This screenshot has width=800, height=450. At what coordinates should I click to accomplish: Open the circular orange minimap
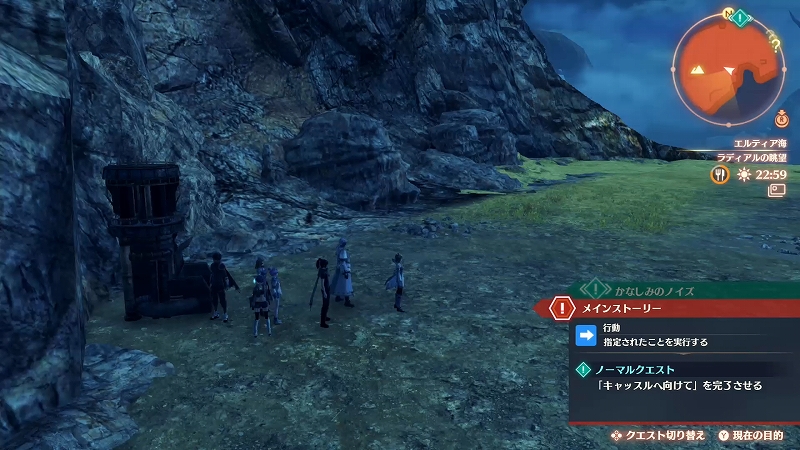[728, 72]
